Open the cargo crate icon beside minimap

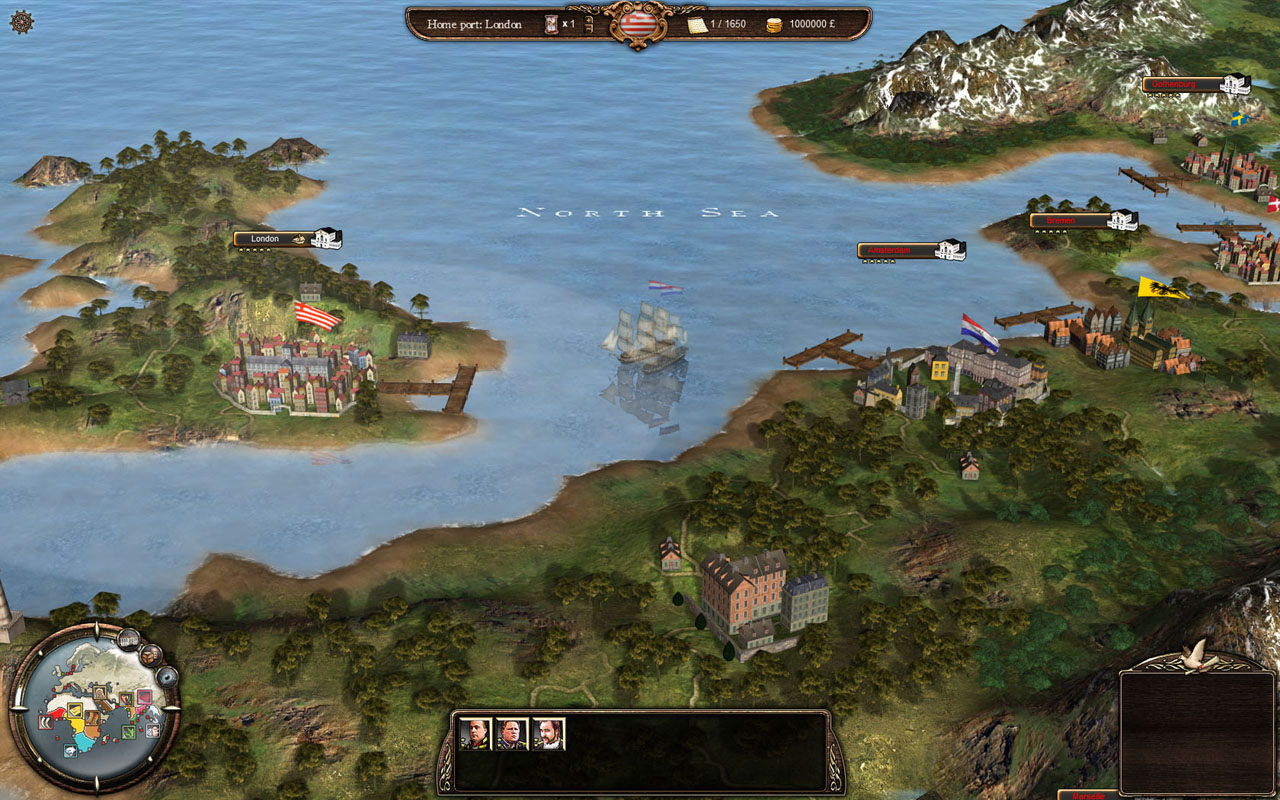click(151, 654)
